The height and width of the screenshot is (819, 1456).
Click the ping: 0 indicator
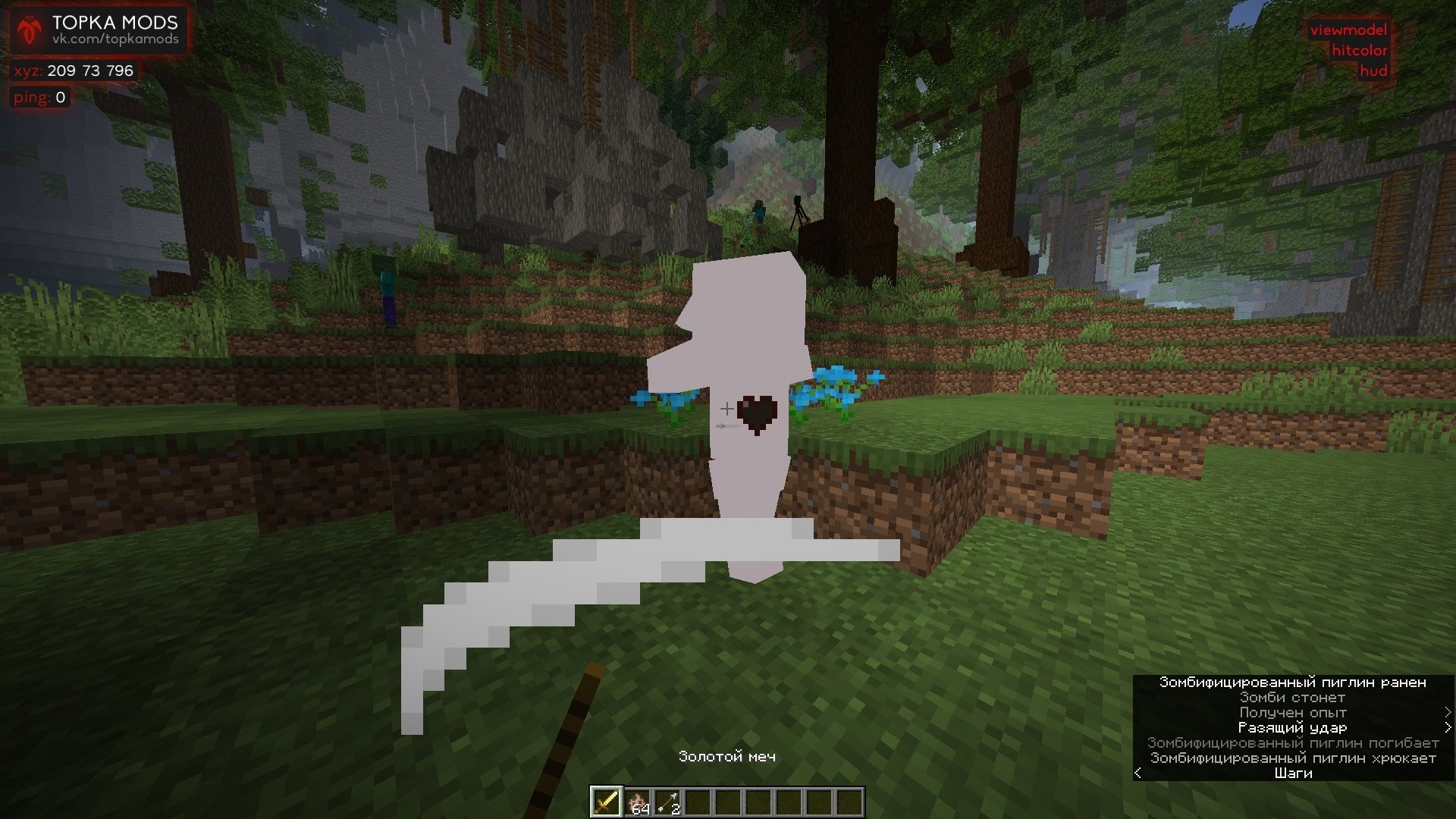pyautogui.click(x=38, y=96)
